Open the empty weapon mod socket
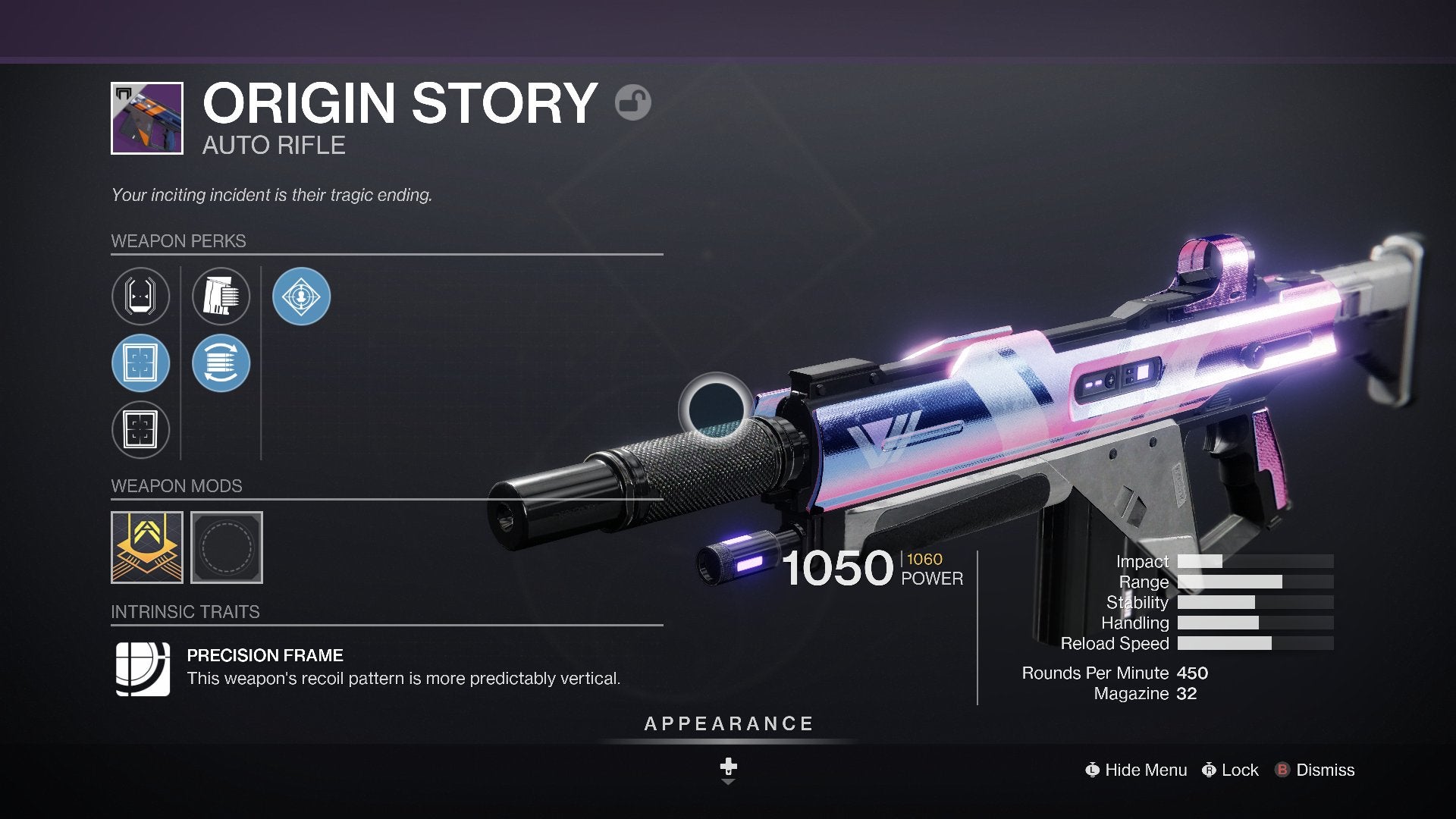 coord(227,548)
